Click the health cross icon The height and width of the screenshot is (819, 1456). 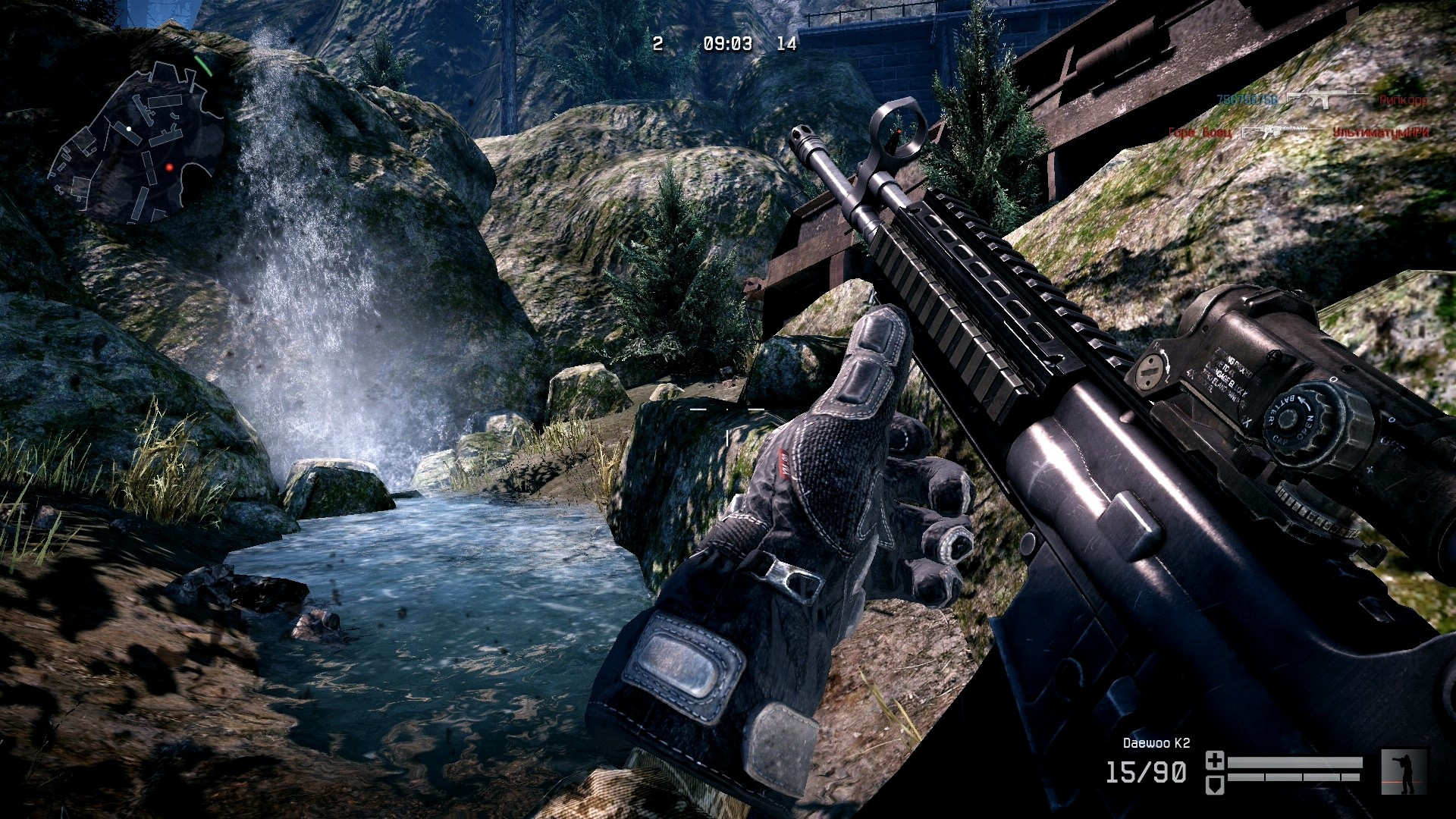tap(1215, 761)
